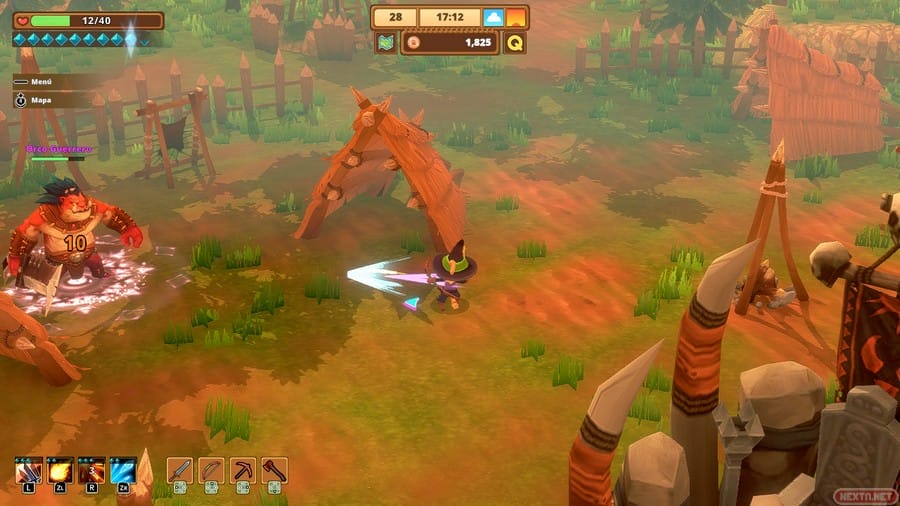Choose the bow tool slot
Image resolution: width=900 pixels, height=506 pixels.
click(x=211, y=470)
